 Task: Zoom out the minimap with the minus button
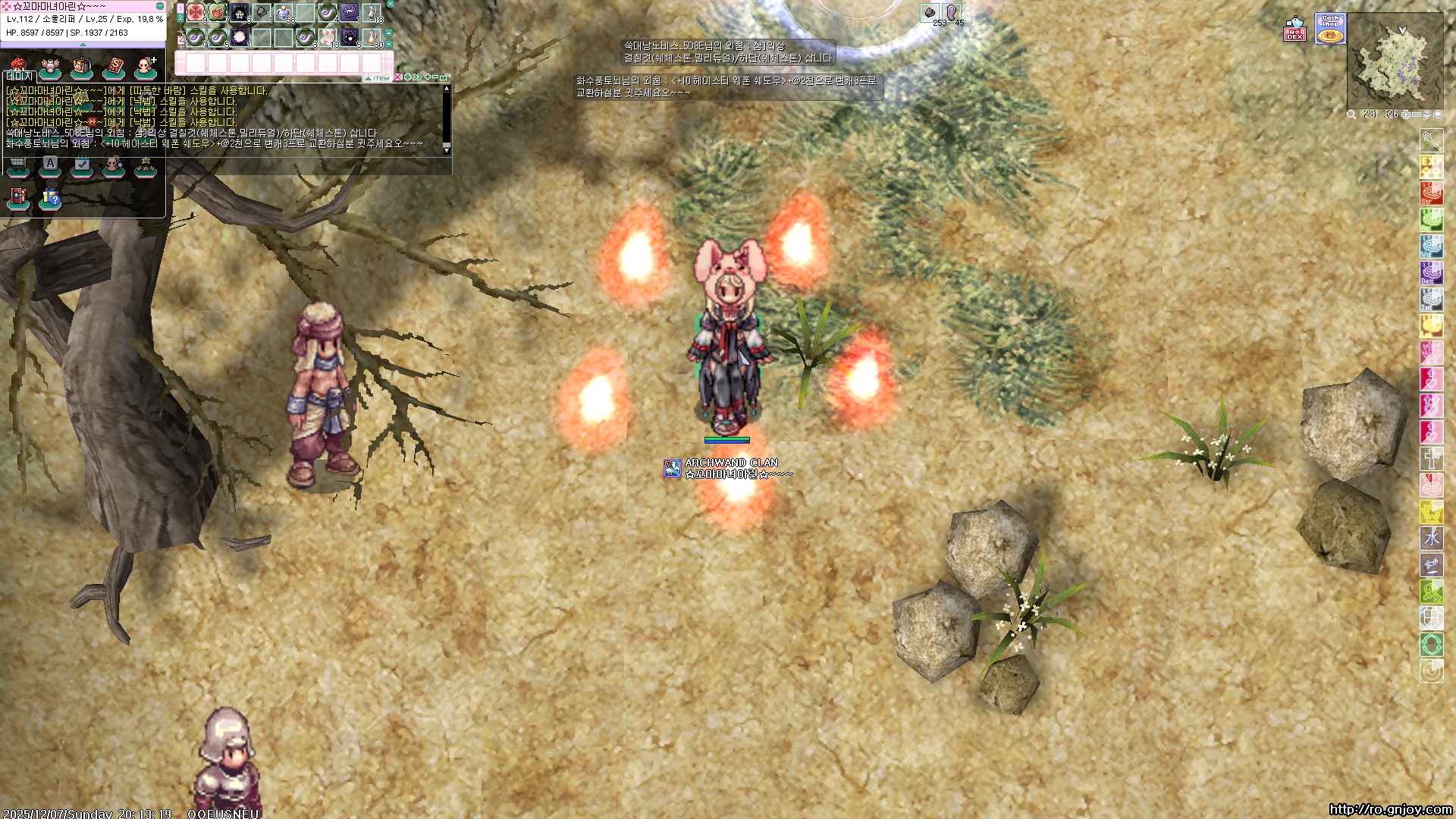coord(1416,115)
